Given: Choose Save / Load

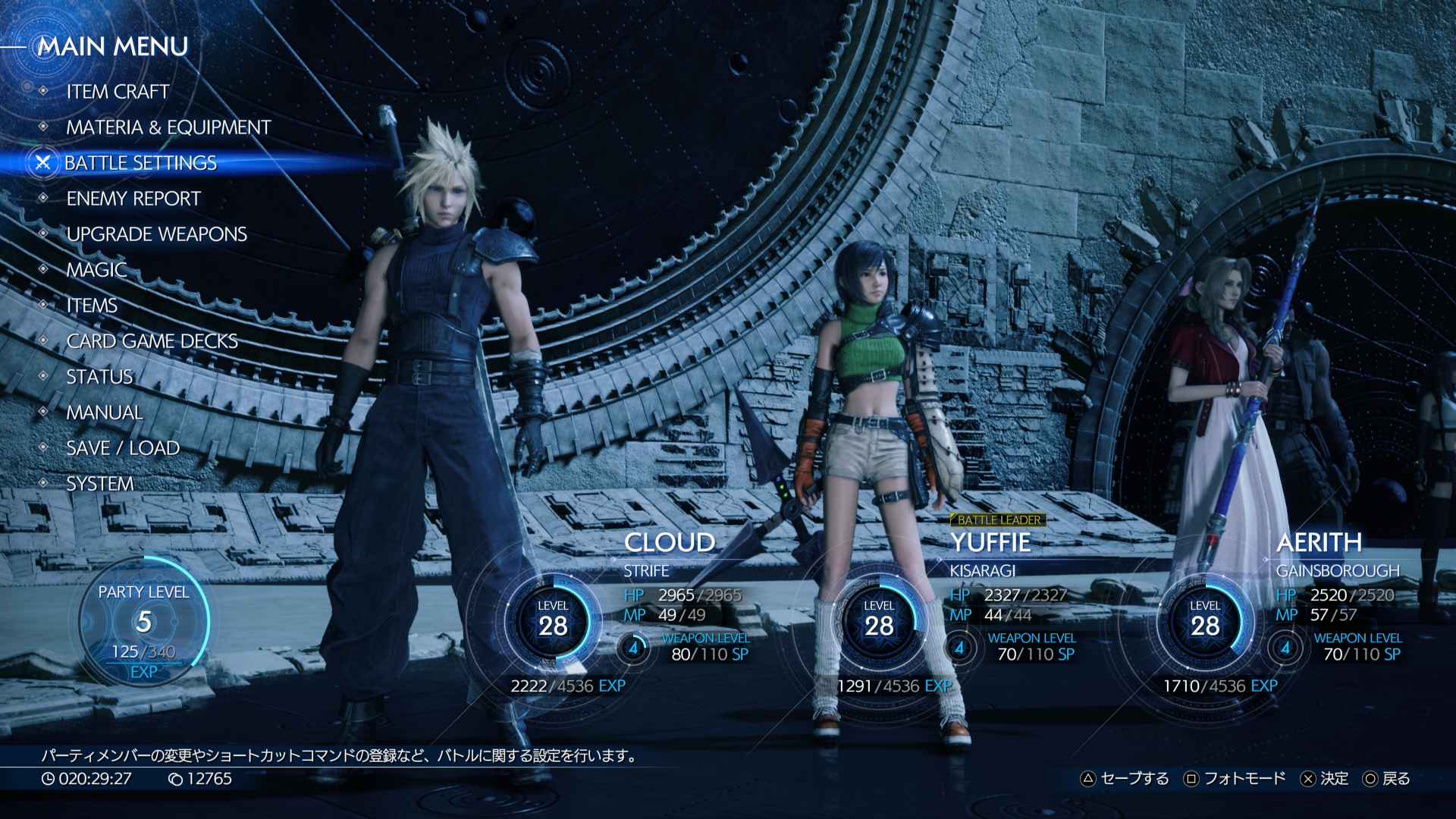Looking at the screenshot, I should (123, 448).
